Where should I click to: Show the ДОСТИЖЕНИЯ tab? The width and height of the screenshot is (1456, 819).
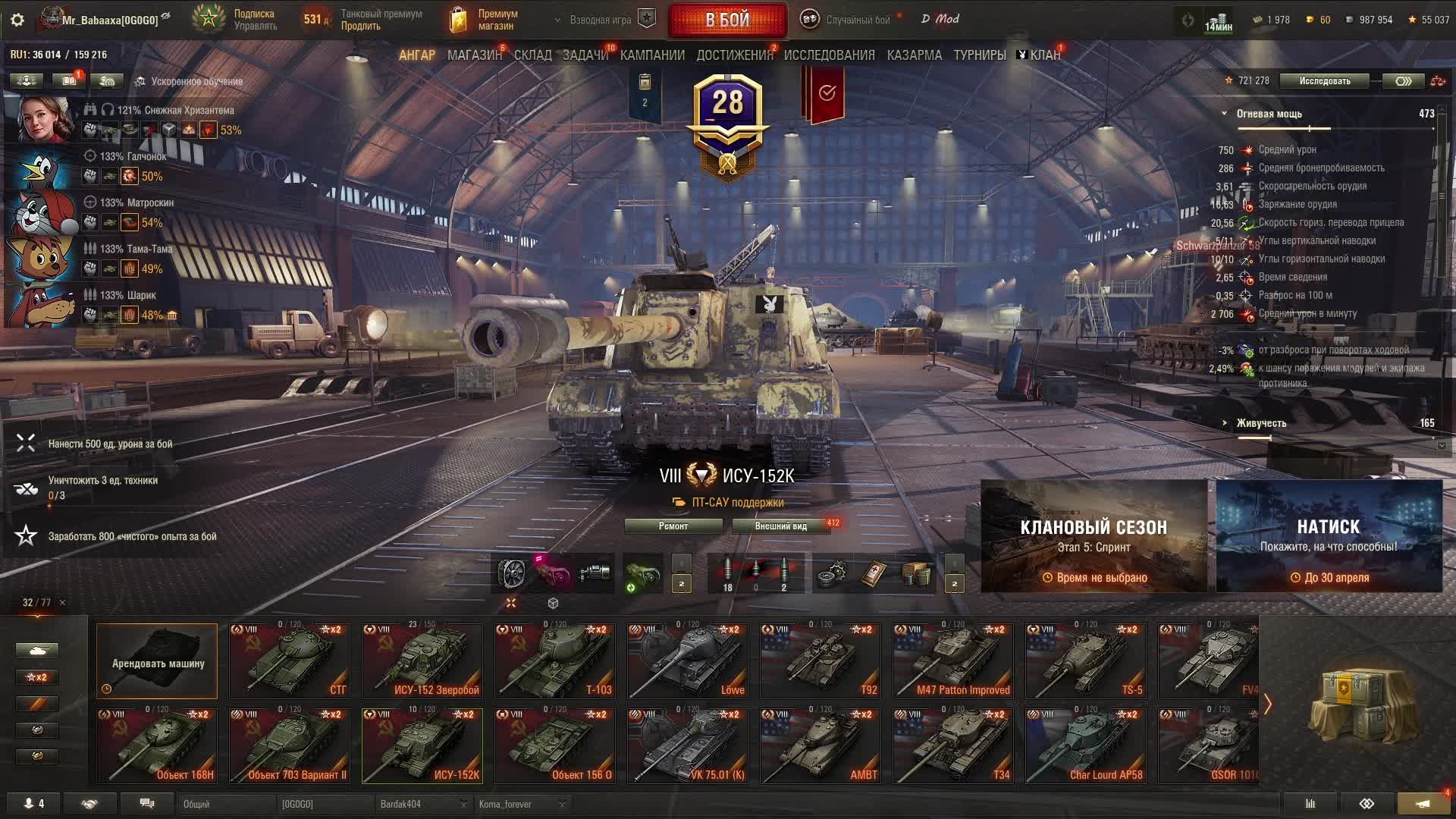(734, 55)
